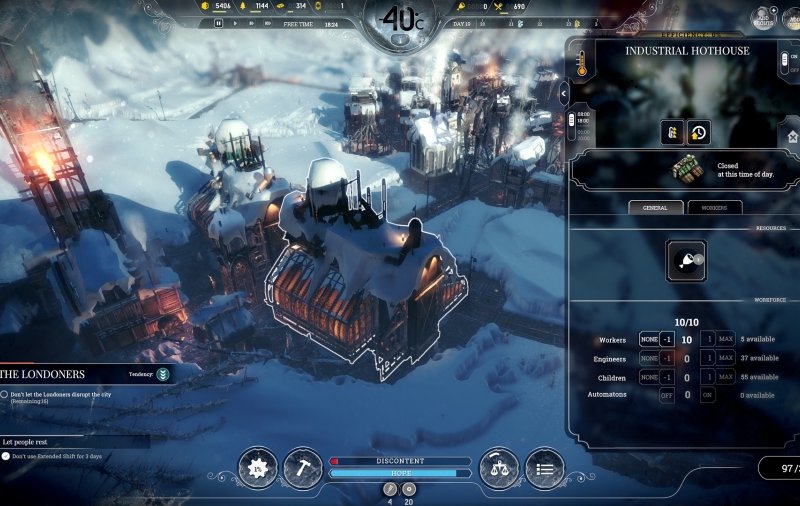
Task: Open the technology tree gear button
Action: point(258,468)
